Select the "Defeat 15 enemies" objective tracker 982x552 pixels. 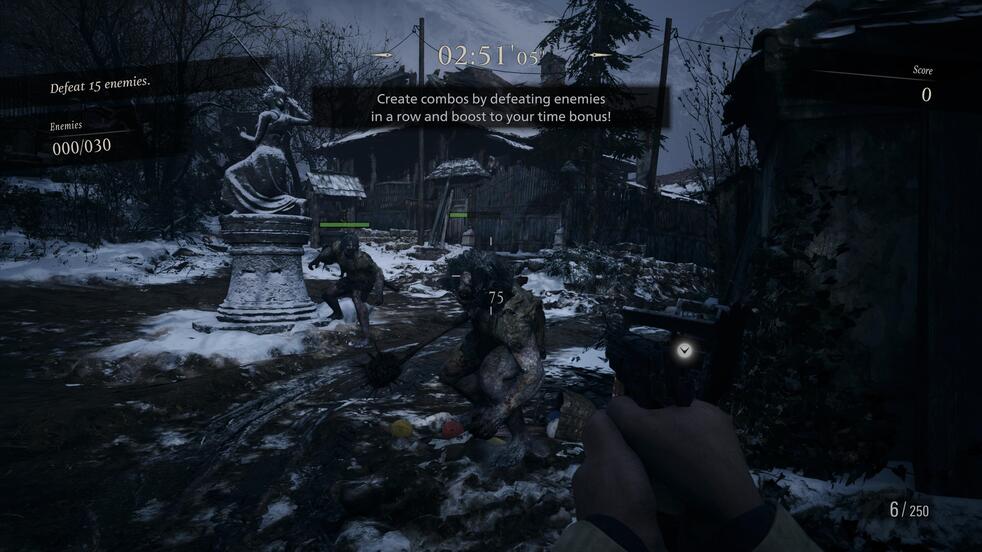[100, 87]
